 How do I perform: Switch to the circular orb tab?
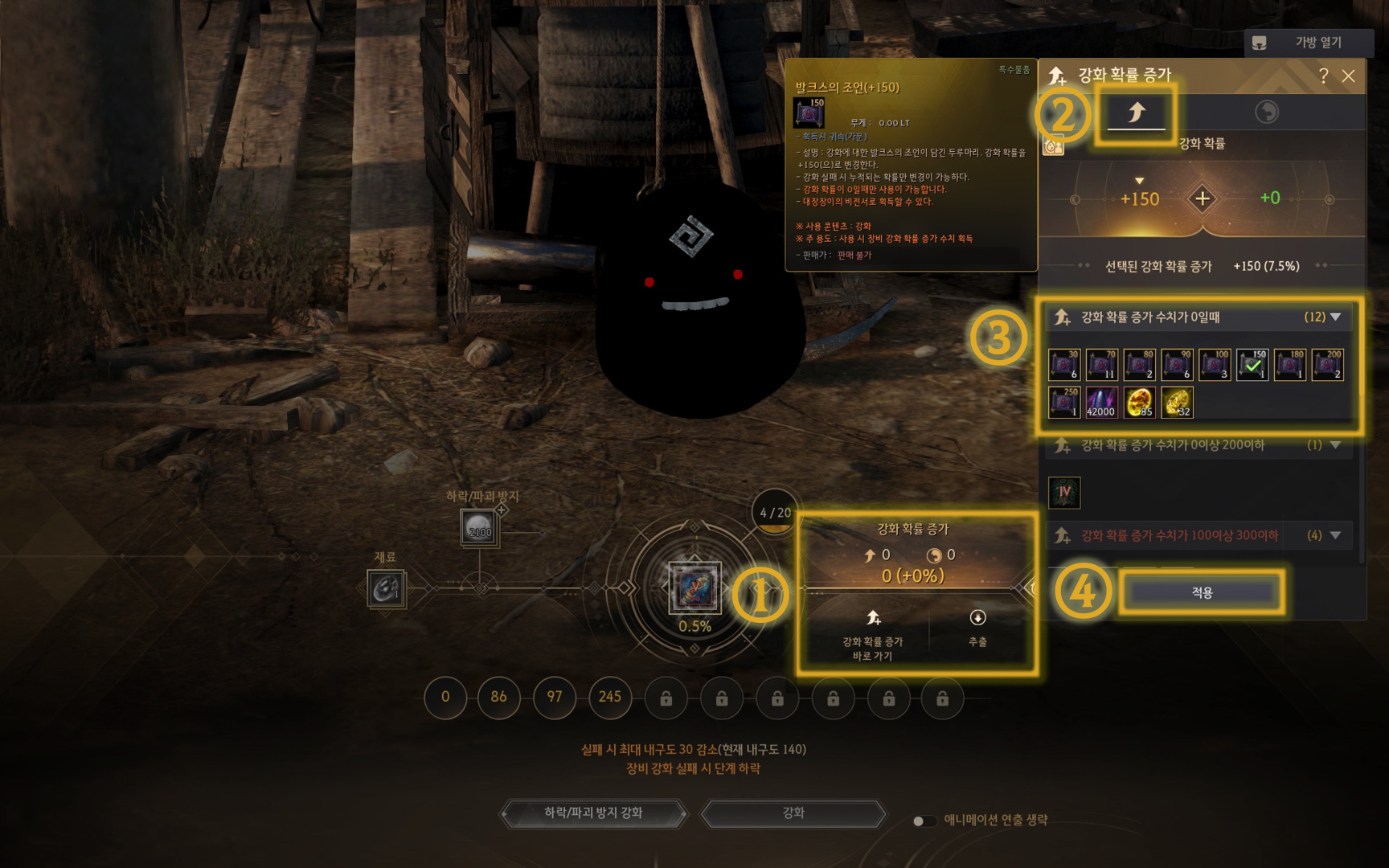(1267, 112)
